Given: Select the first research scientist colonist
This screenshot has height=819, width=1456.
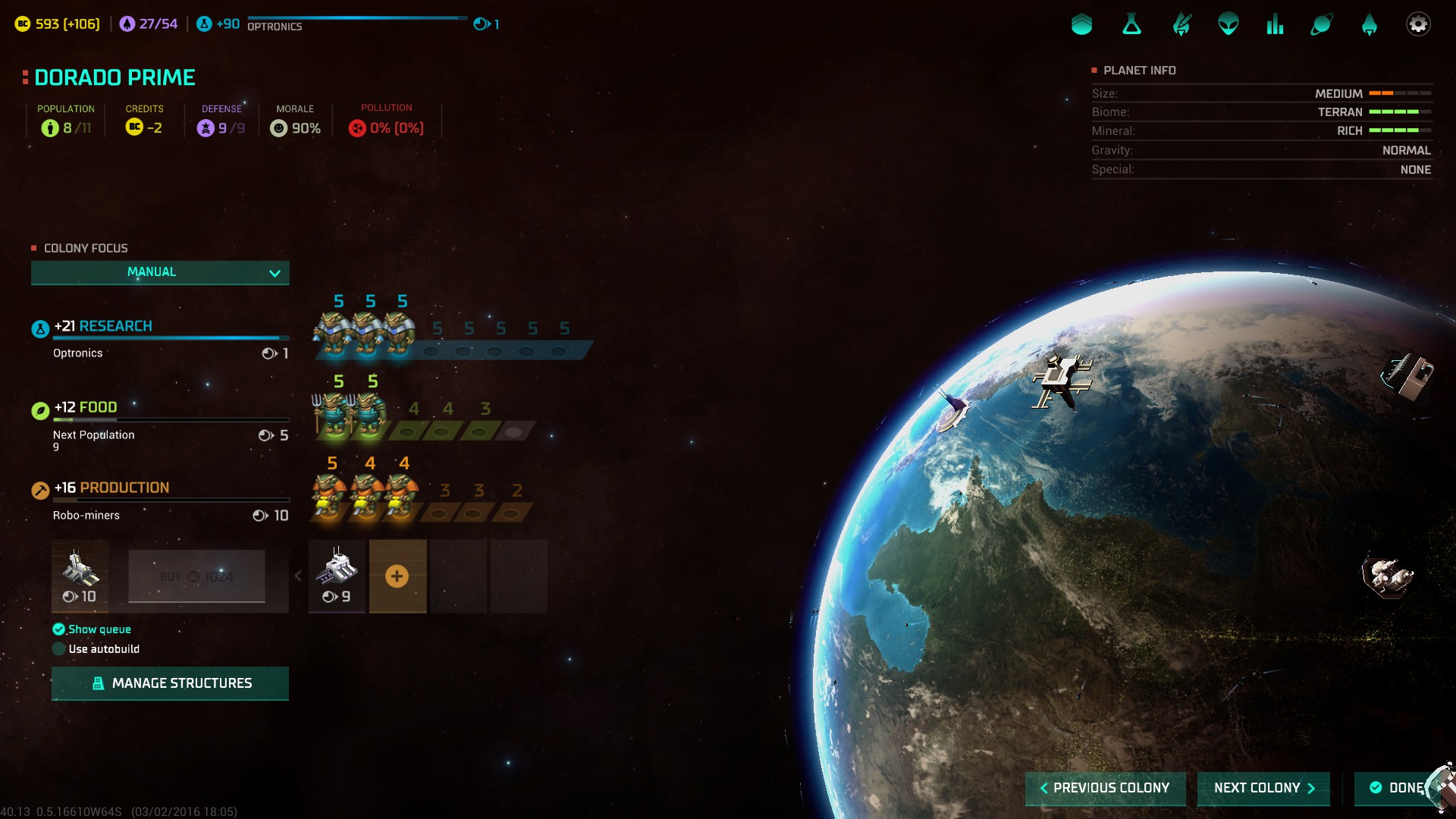Looking at the screenshot, I should click(x=331, y=333).
